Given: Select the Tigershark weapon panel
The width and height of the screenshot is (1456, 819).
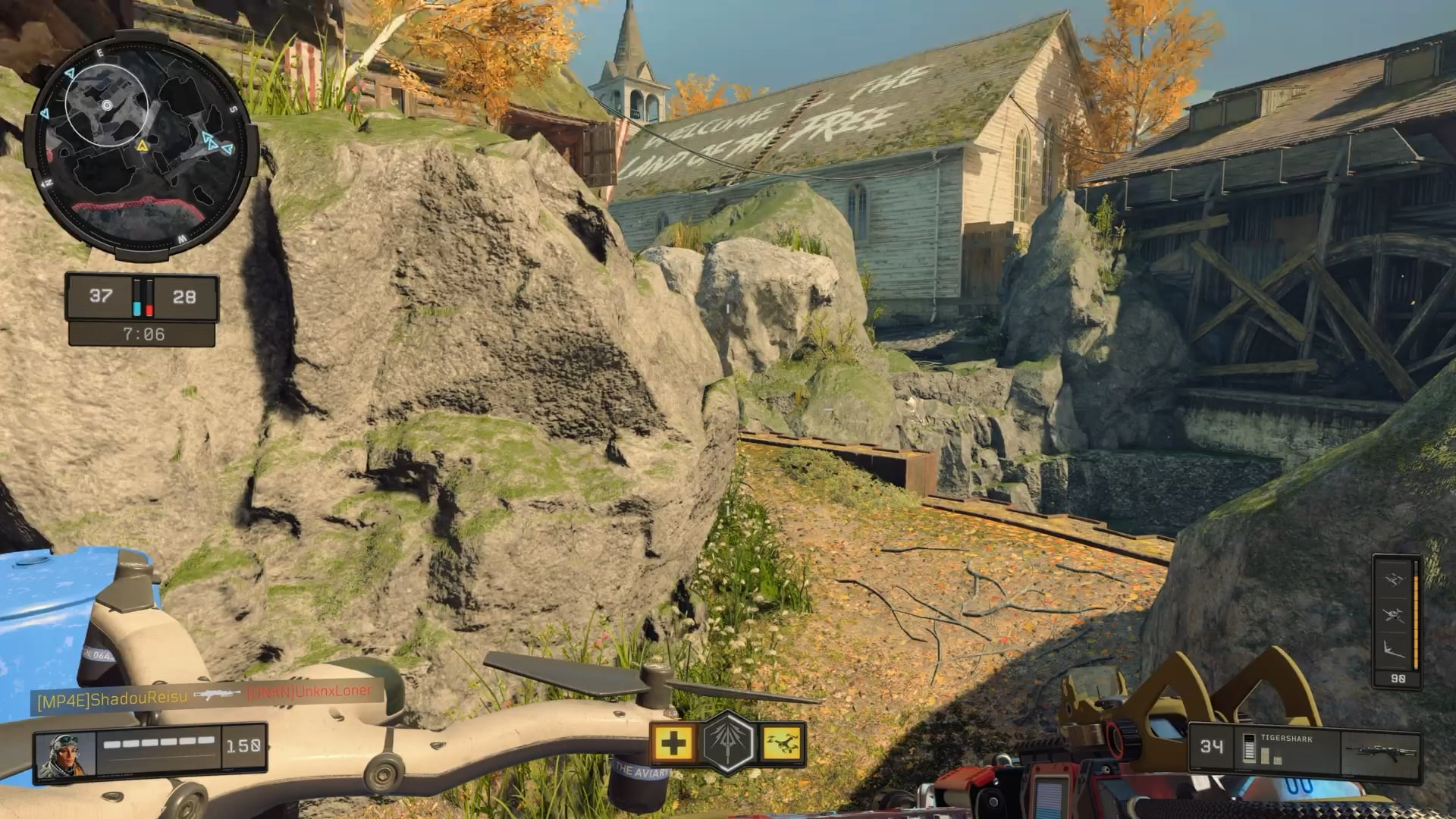Looking at the screenshot, I should pos(1303,752).
